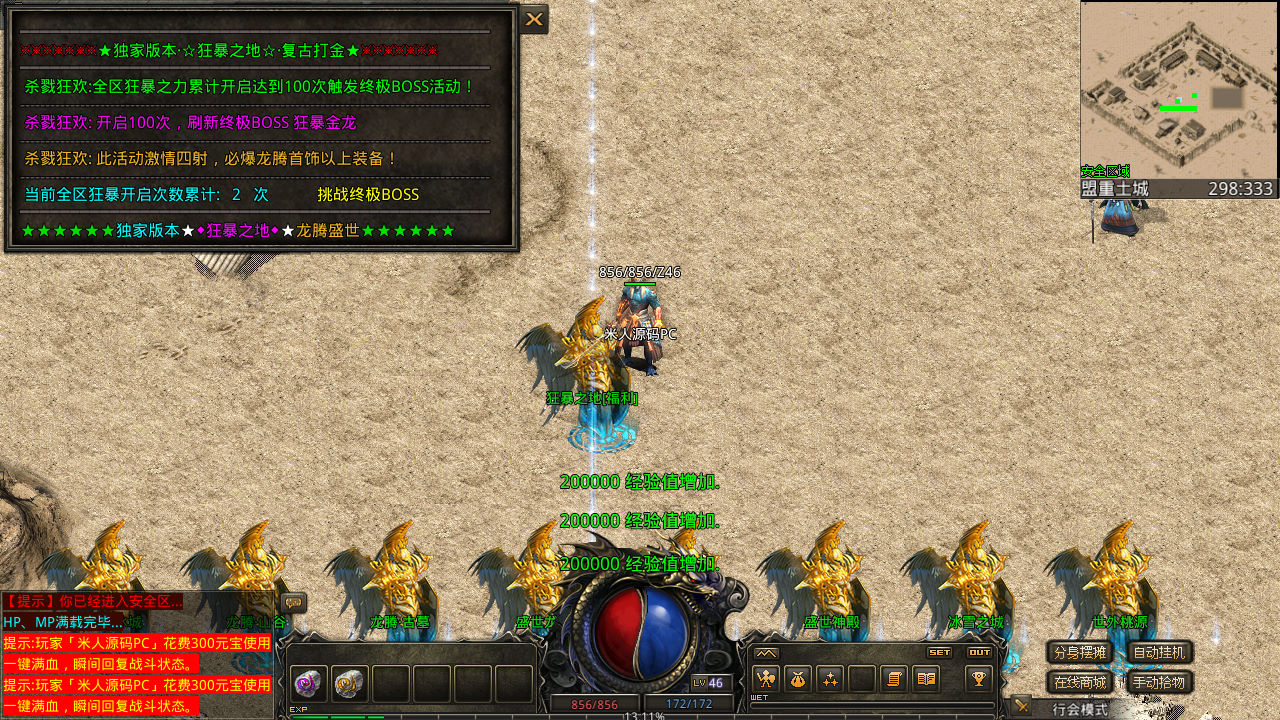Screen dimensions: 1280x720
Task: Expand the mountain-shaped toggle above icons
Action: coord(766,653)
